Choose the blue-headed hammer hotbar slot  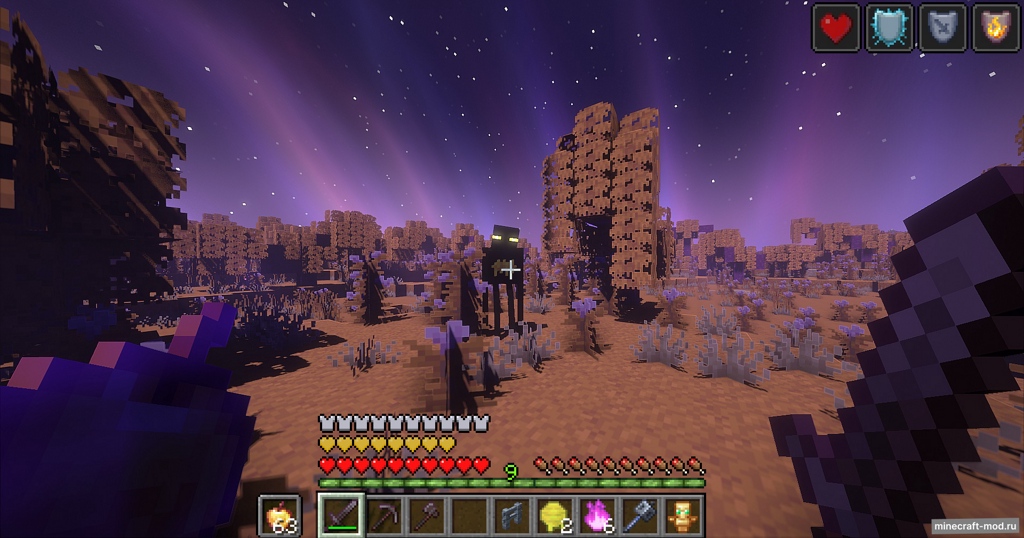[641, 515]
